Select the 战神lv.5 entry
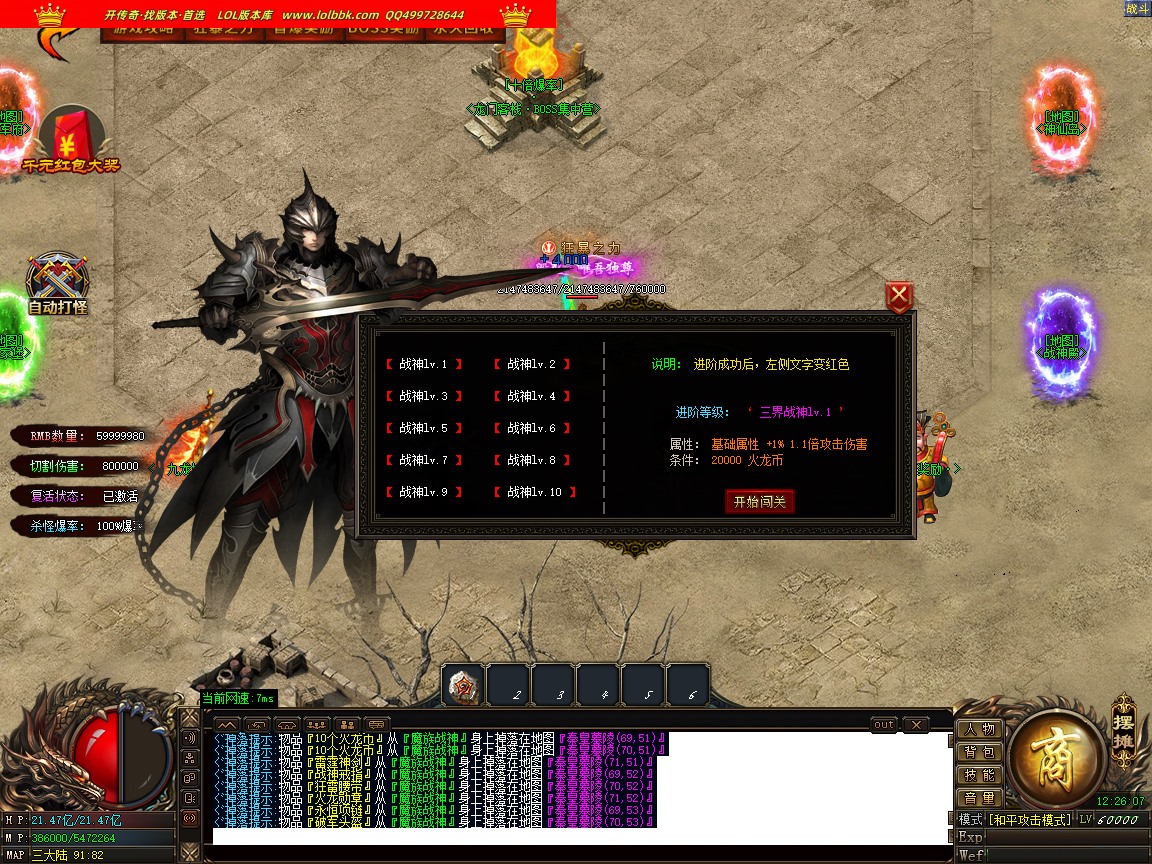 (423, 428)
